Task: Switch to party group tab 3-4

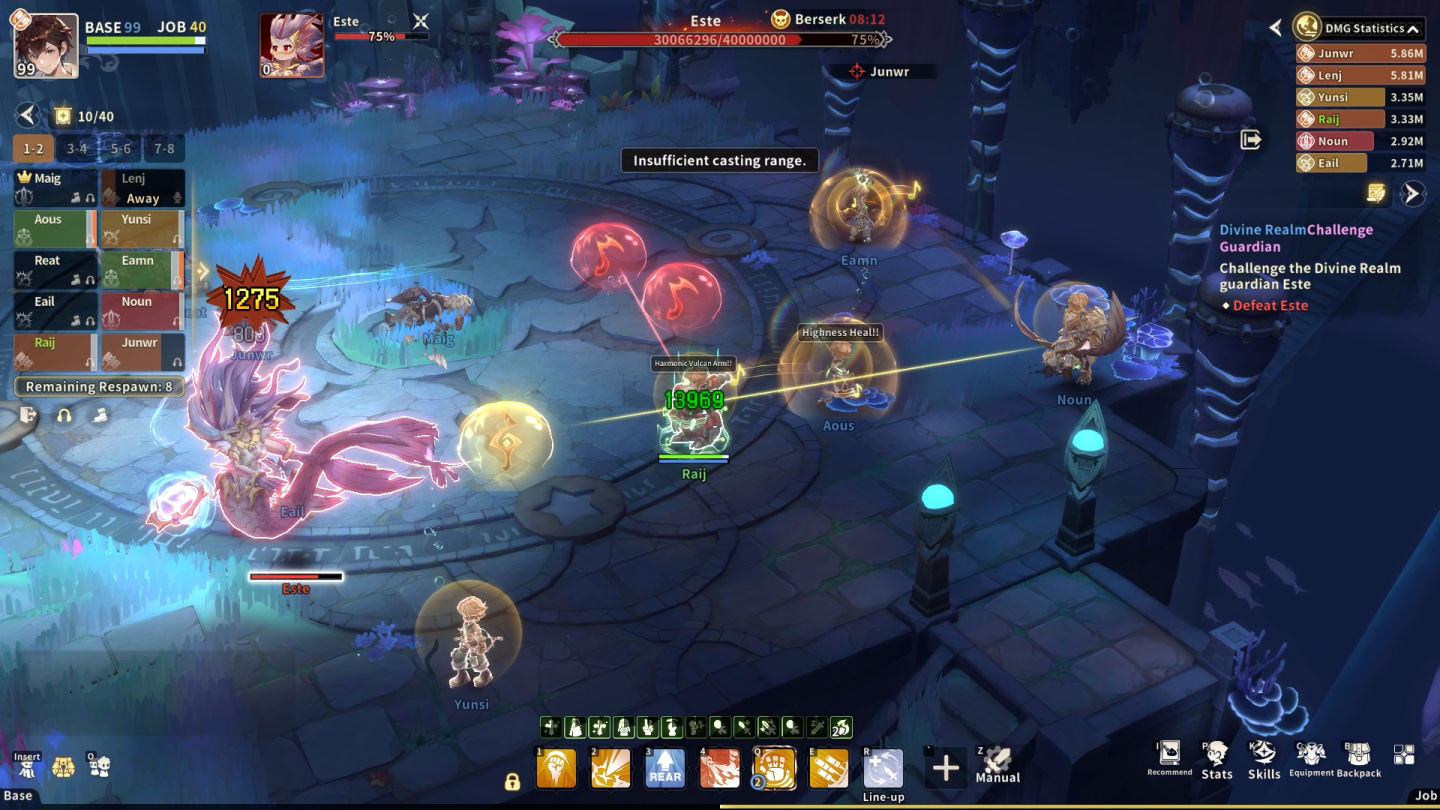Action: 77,149
